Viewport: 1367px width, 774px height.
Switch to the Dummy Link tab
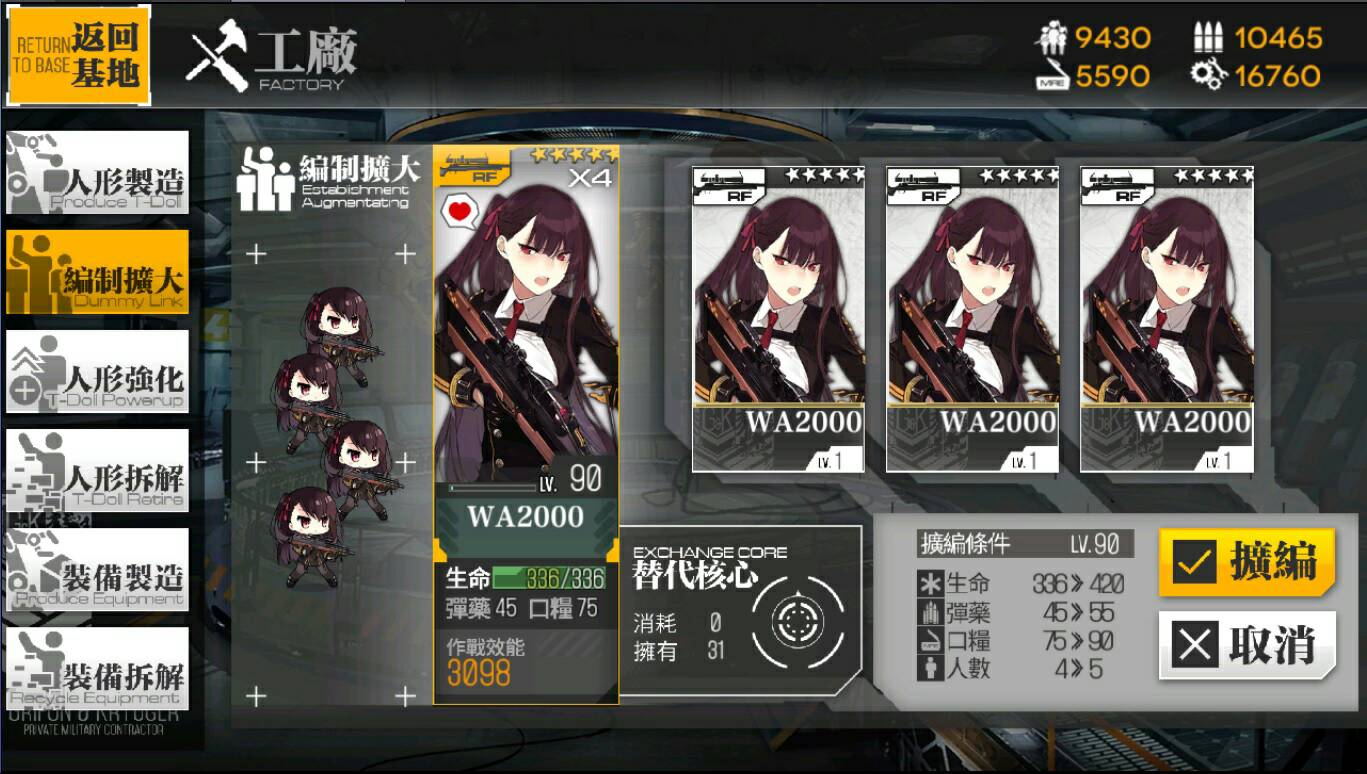coord(97,272)
